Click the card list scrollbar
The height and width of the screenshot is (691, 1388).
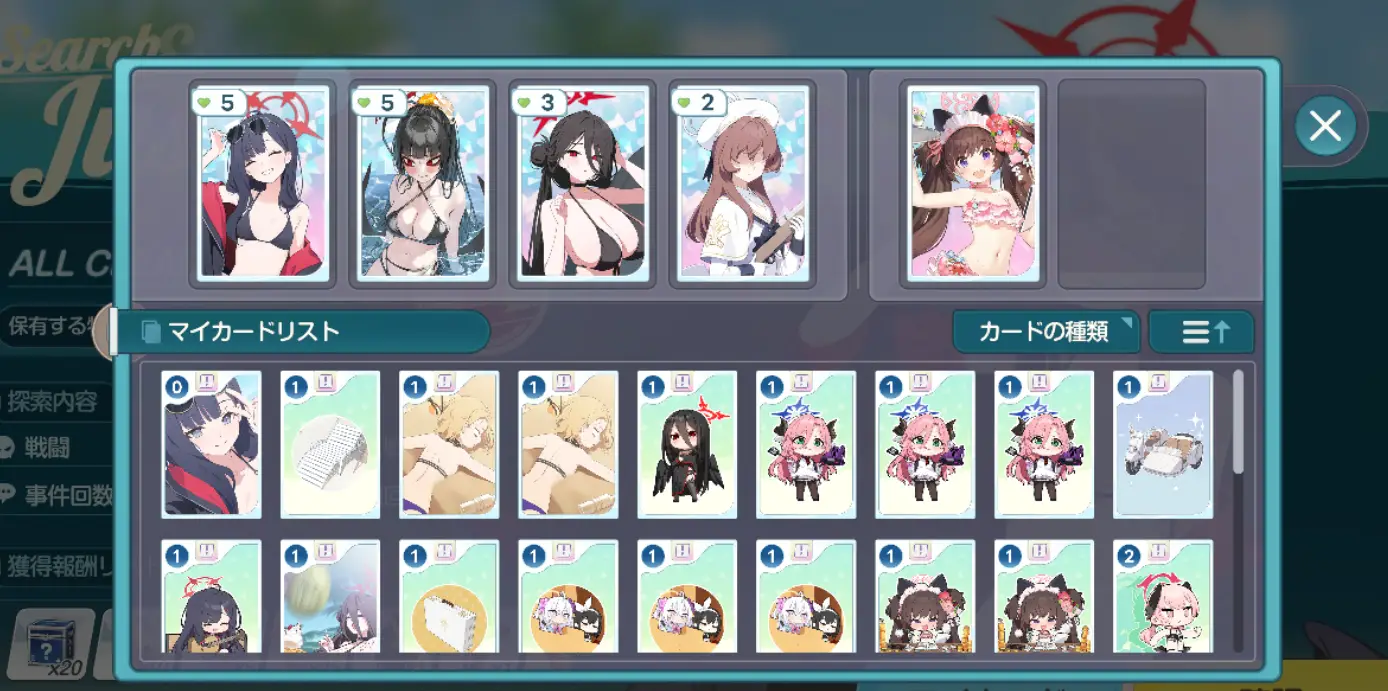click(1239, 422)
